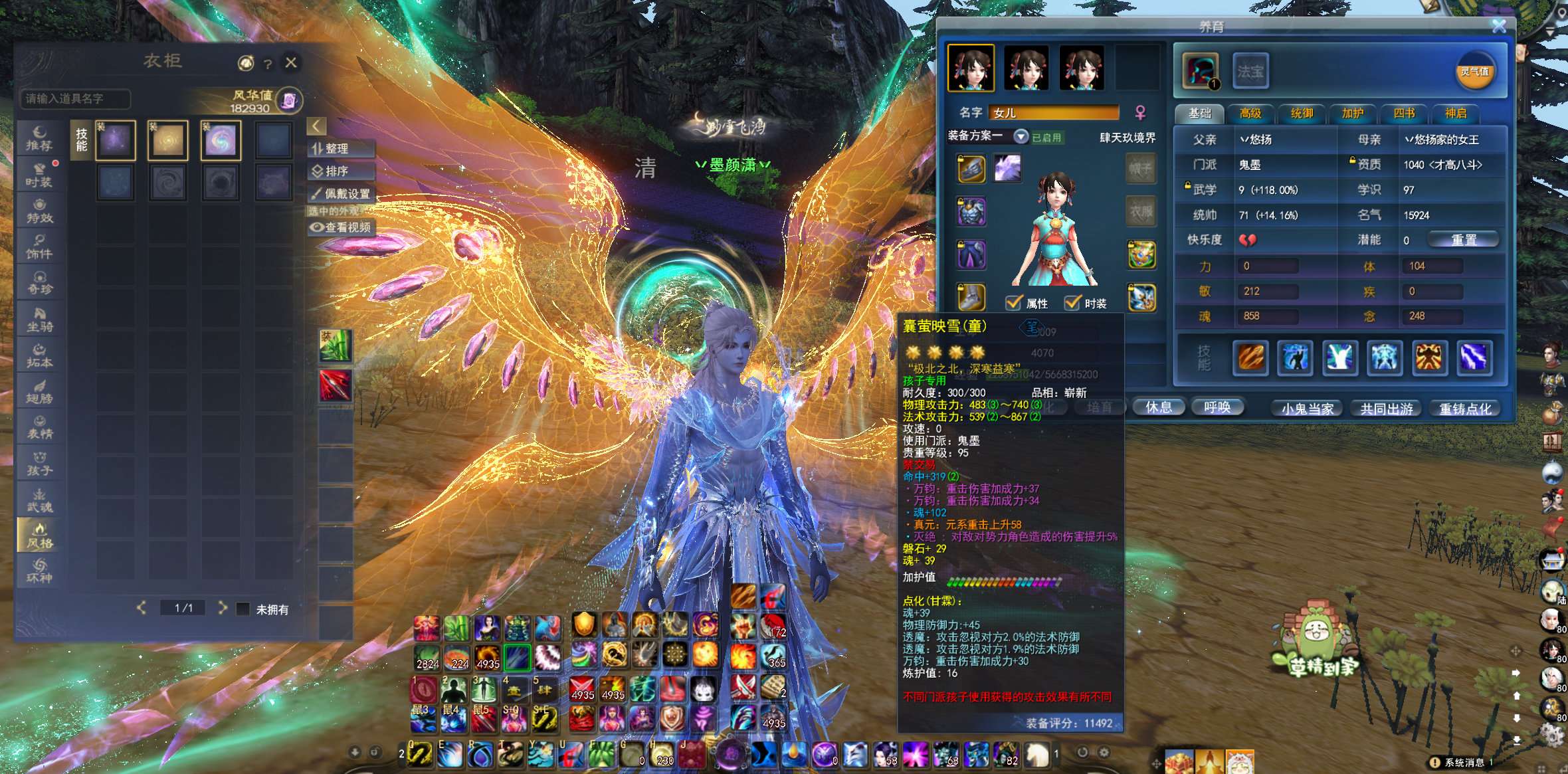Toggle the 时装 display checkbox
This screenshot has height=774, width=1568.
coord(1072,303)
